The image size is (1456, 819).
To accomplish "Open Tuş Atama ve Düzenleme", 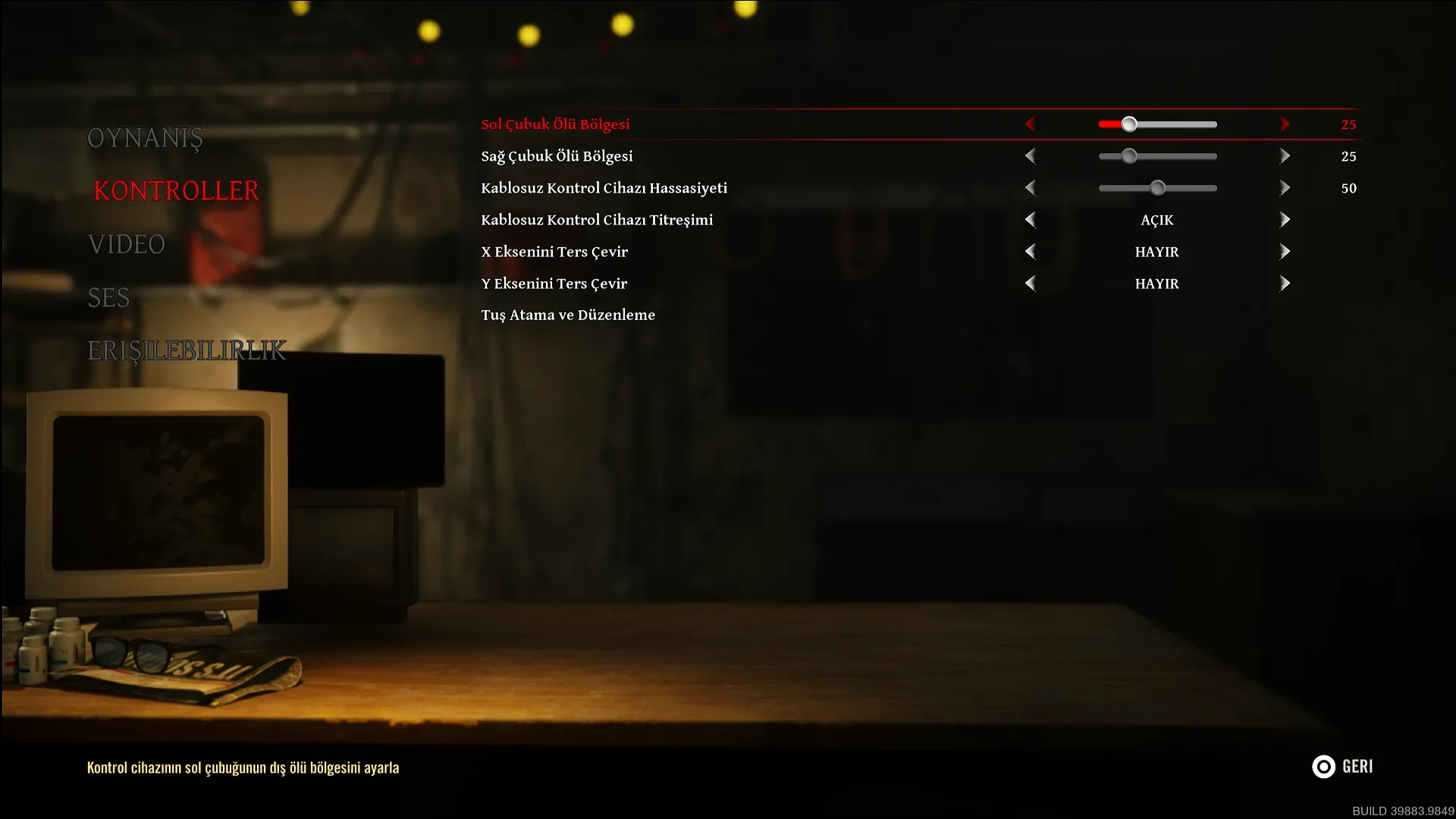I will (568, 315).
